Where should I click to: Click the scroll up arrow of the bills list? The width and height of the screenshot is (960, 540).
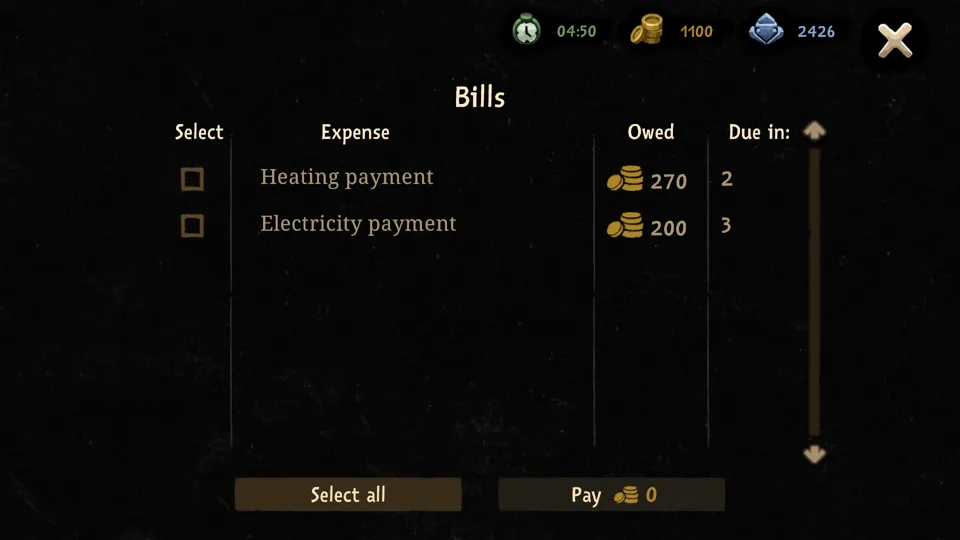click(815, 131)
